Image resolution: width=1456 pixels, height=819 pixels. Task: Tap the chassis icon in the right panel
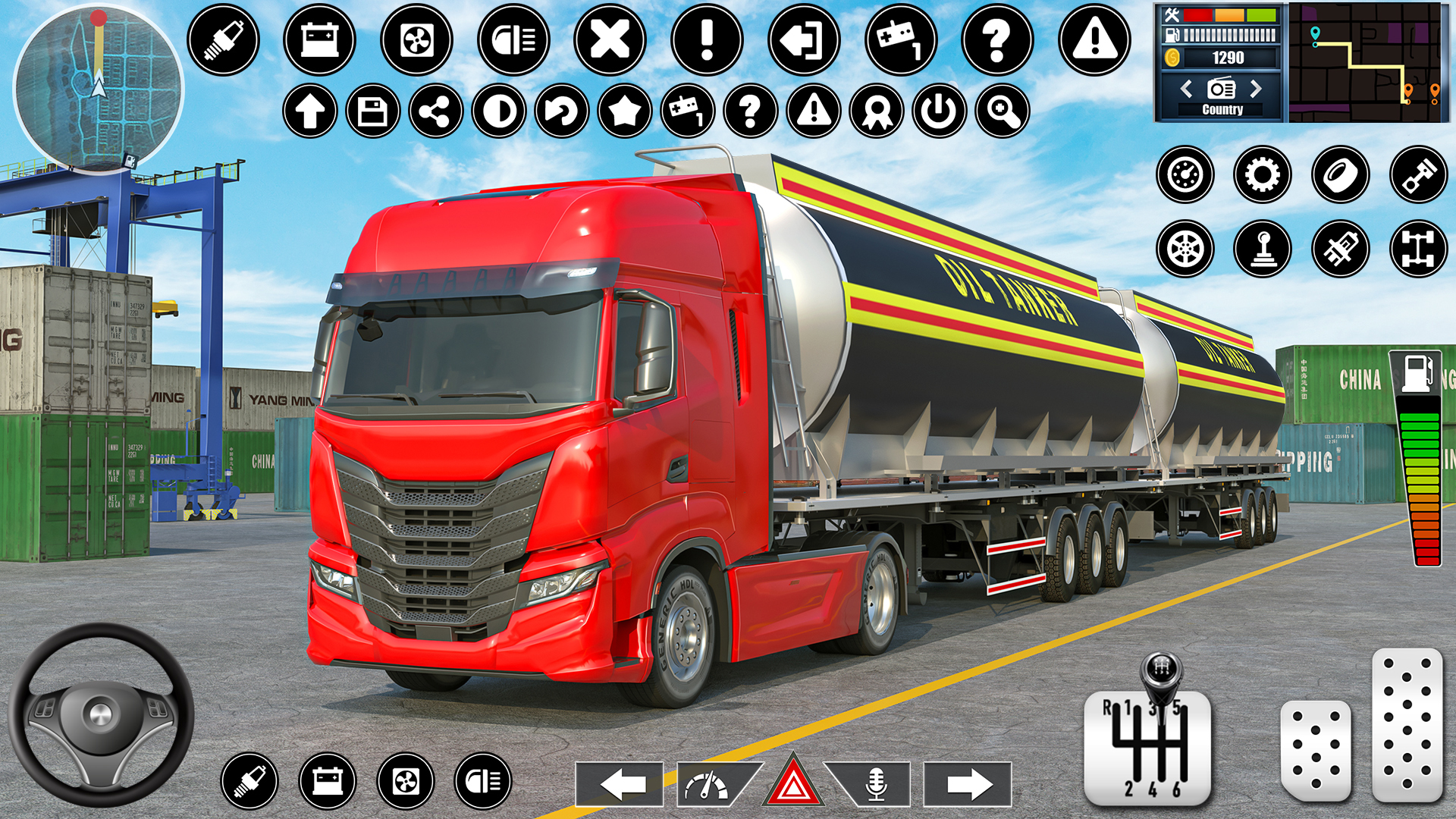(1417, 248)
